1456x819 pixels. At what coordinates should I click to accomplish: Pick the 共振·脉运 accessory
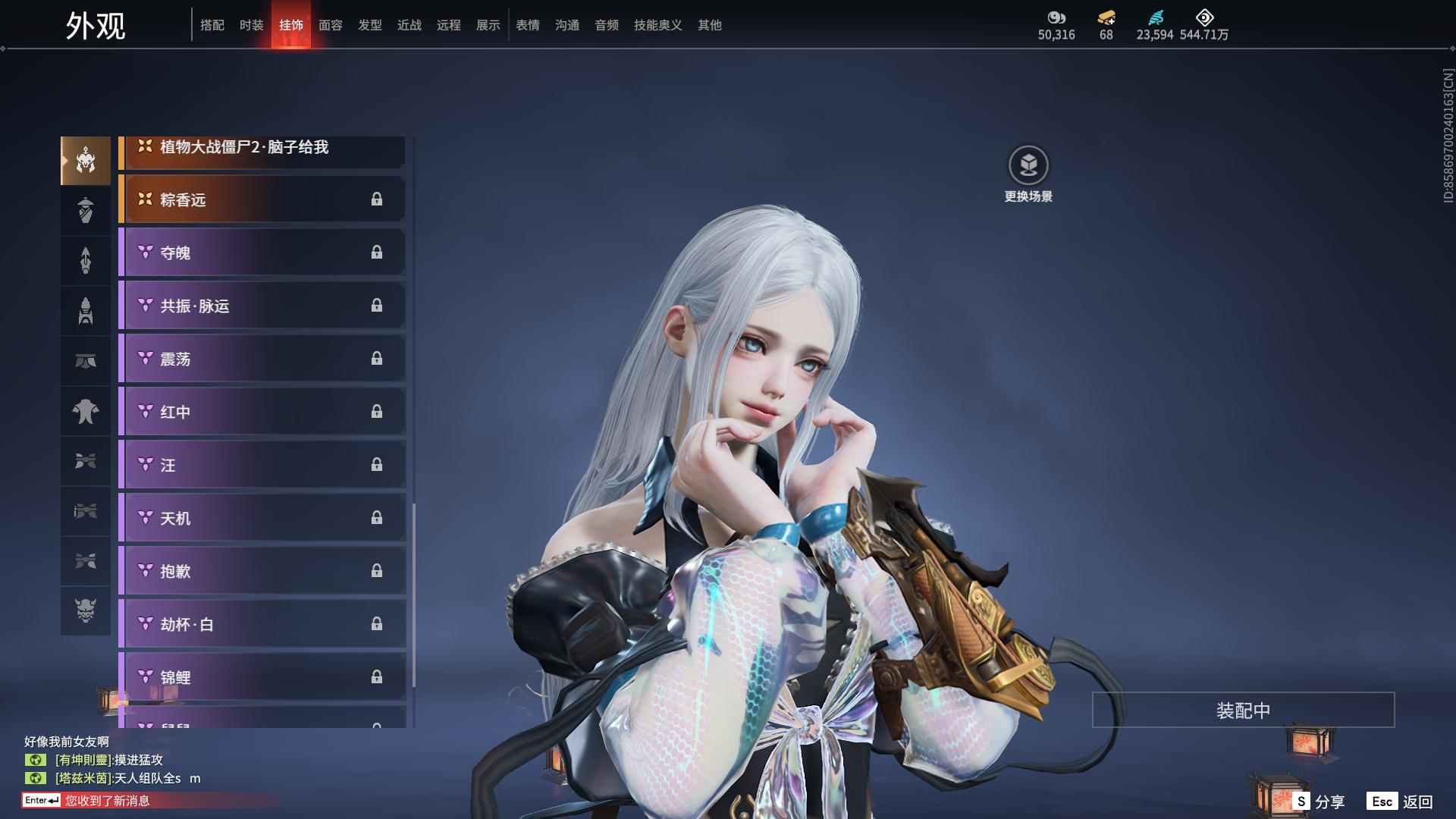click(262, 306)
